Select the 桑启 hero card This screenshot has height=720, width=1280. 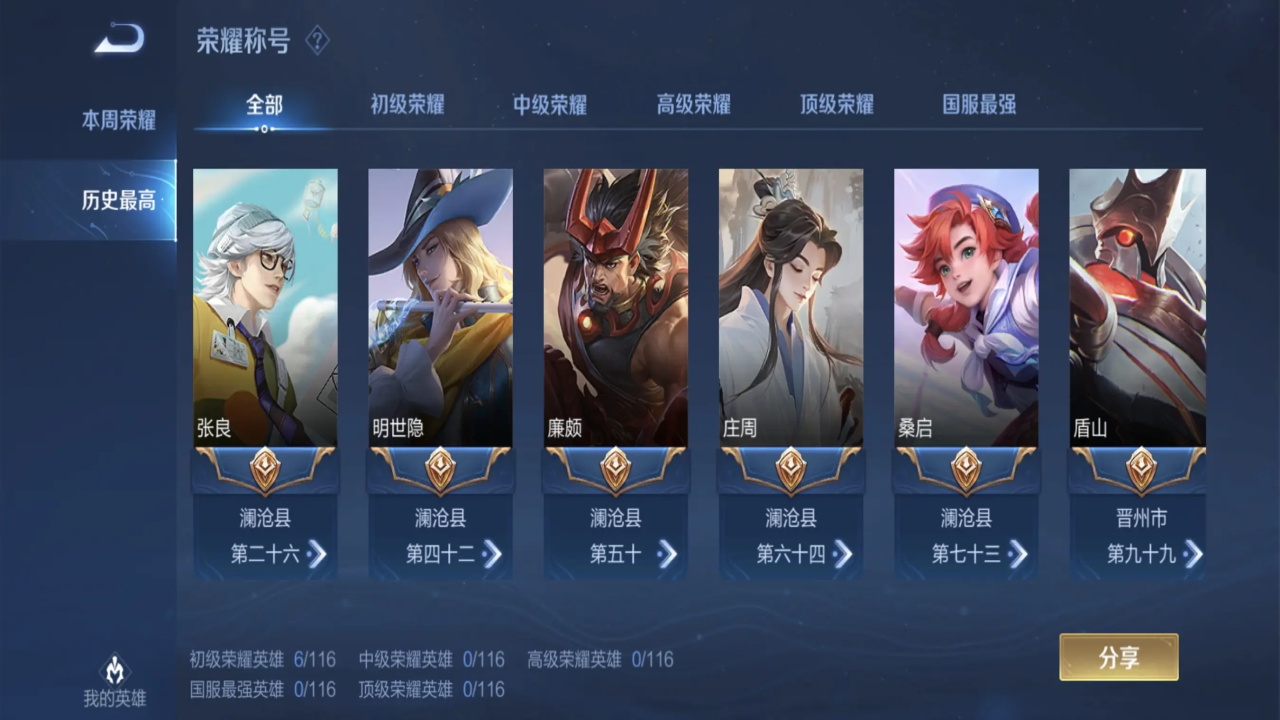tap(966, 307)
